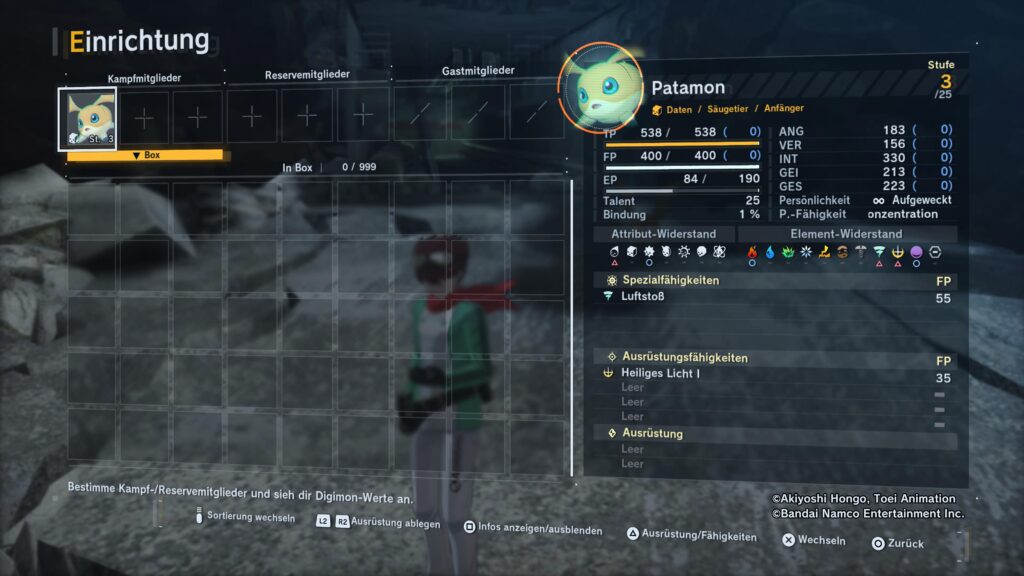Open the Ausrüstungsfähigkeiten section

click(684, 357)
